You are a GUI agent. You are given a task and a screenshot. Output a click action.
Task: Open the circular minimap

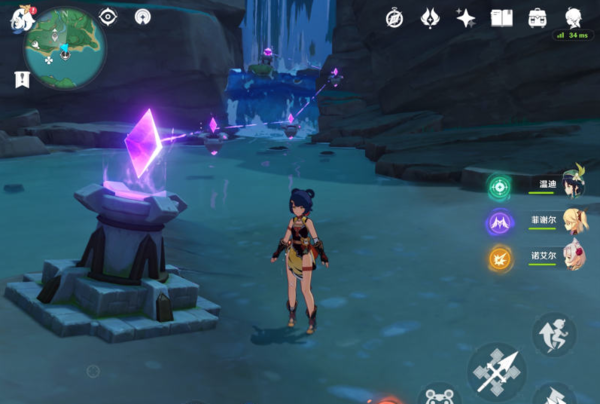pyautogui.click(x=65, y=45)
